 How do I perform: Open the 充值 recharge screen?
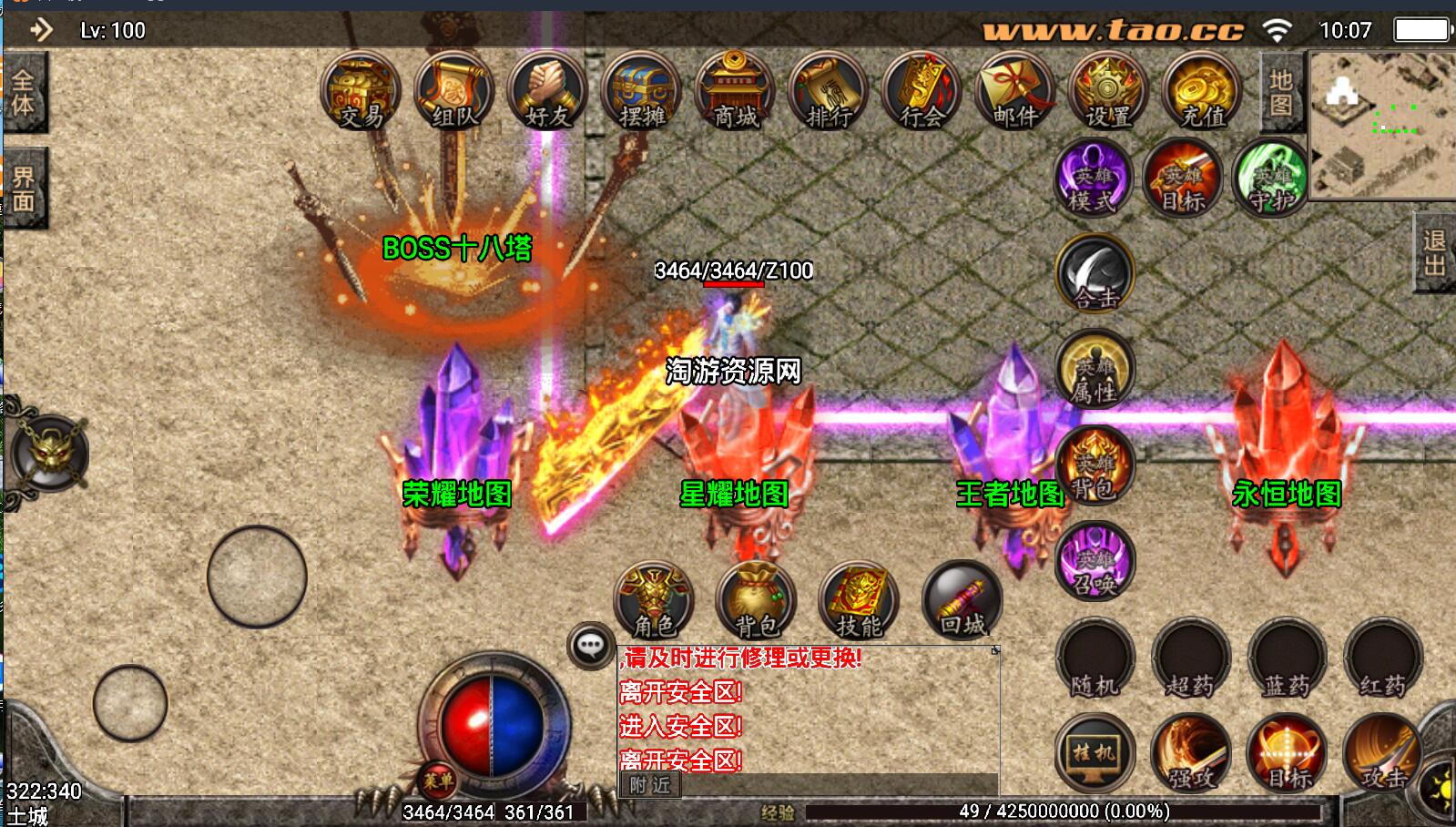[1201, 92]
